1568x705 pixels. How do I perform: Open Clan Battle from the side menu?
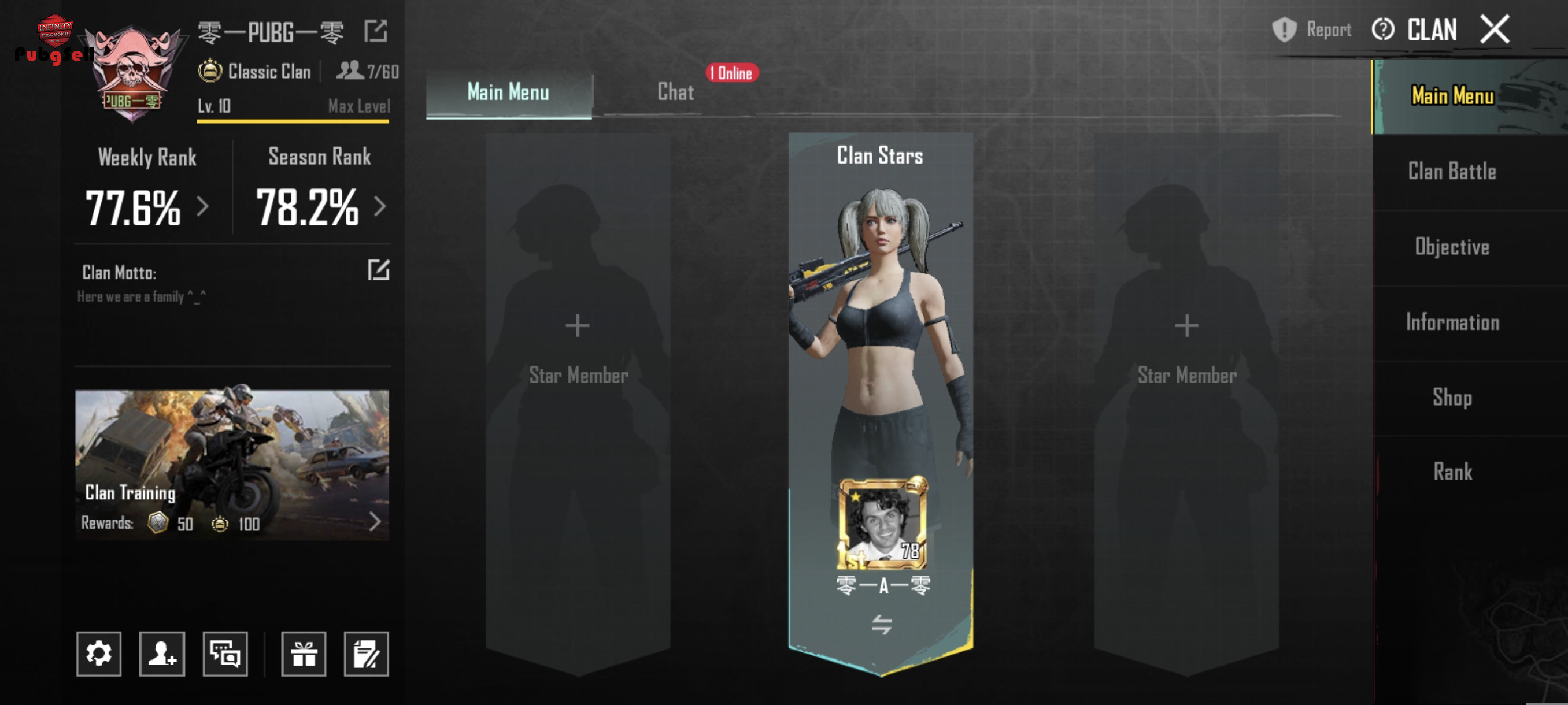(x=1452, y=172)
